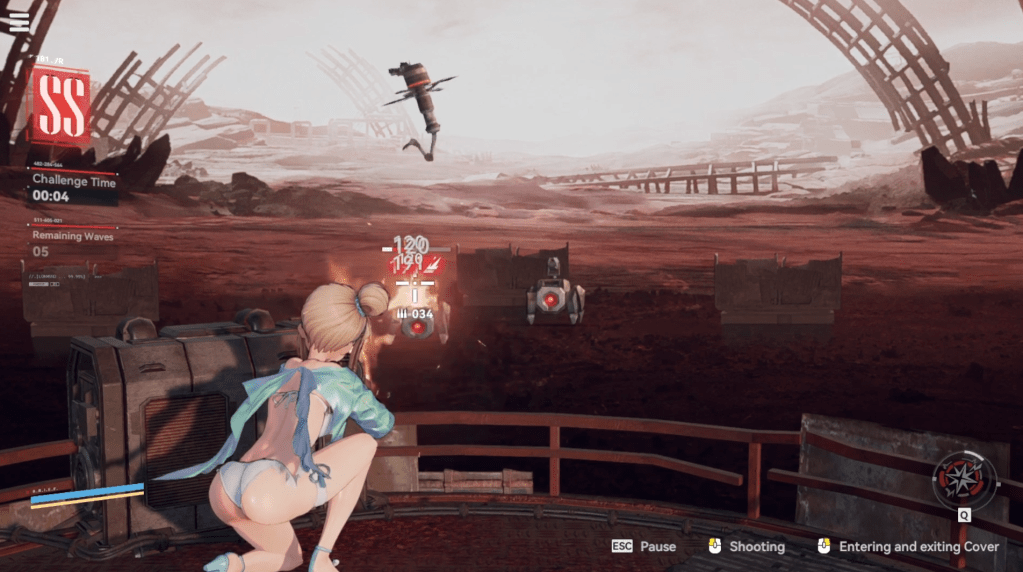The image size is (1023, 572).
Task: Activate the compass star skill icon
Action: (x=963, y=479)
